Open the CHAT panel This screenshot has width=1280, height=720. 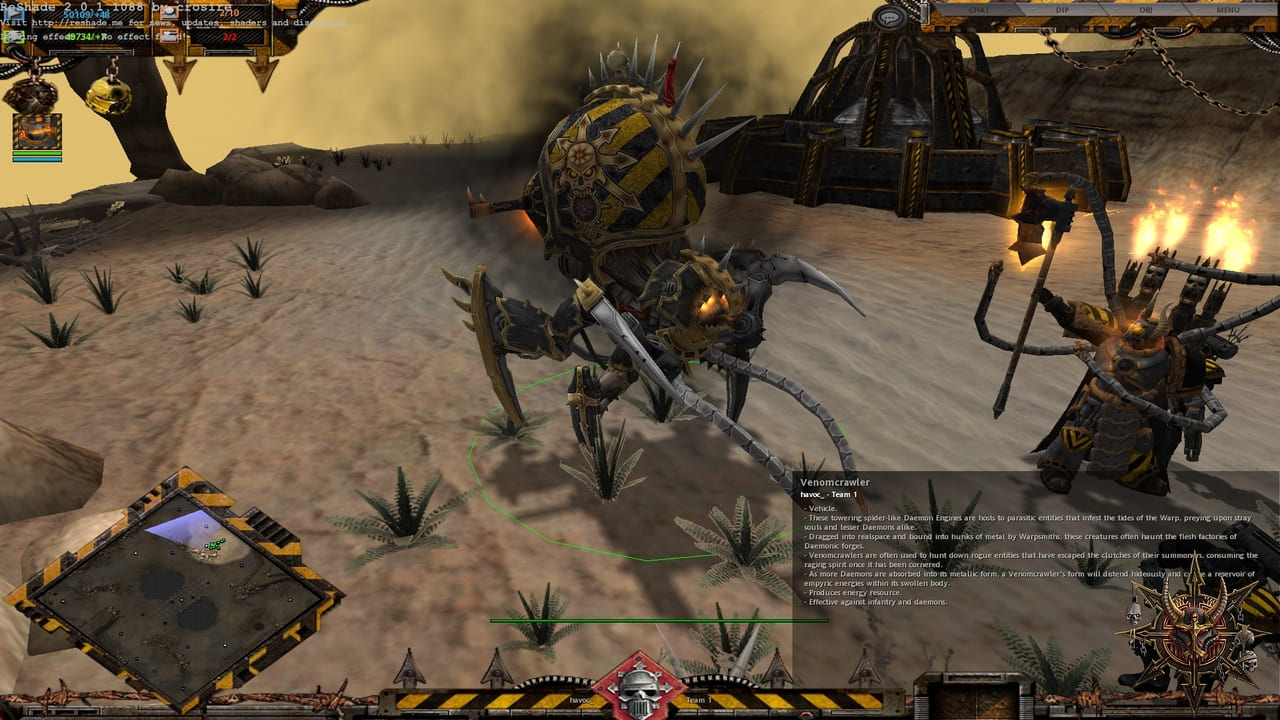(x=977, y=10)
